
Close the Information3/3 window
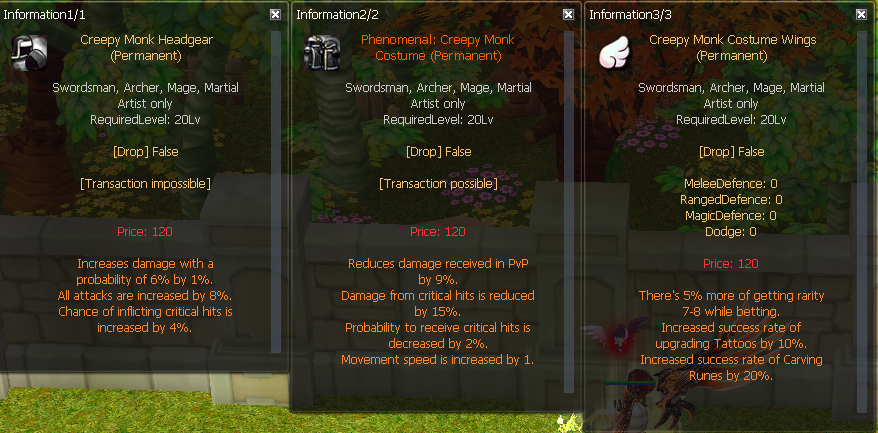862,15
